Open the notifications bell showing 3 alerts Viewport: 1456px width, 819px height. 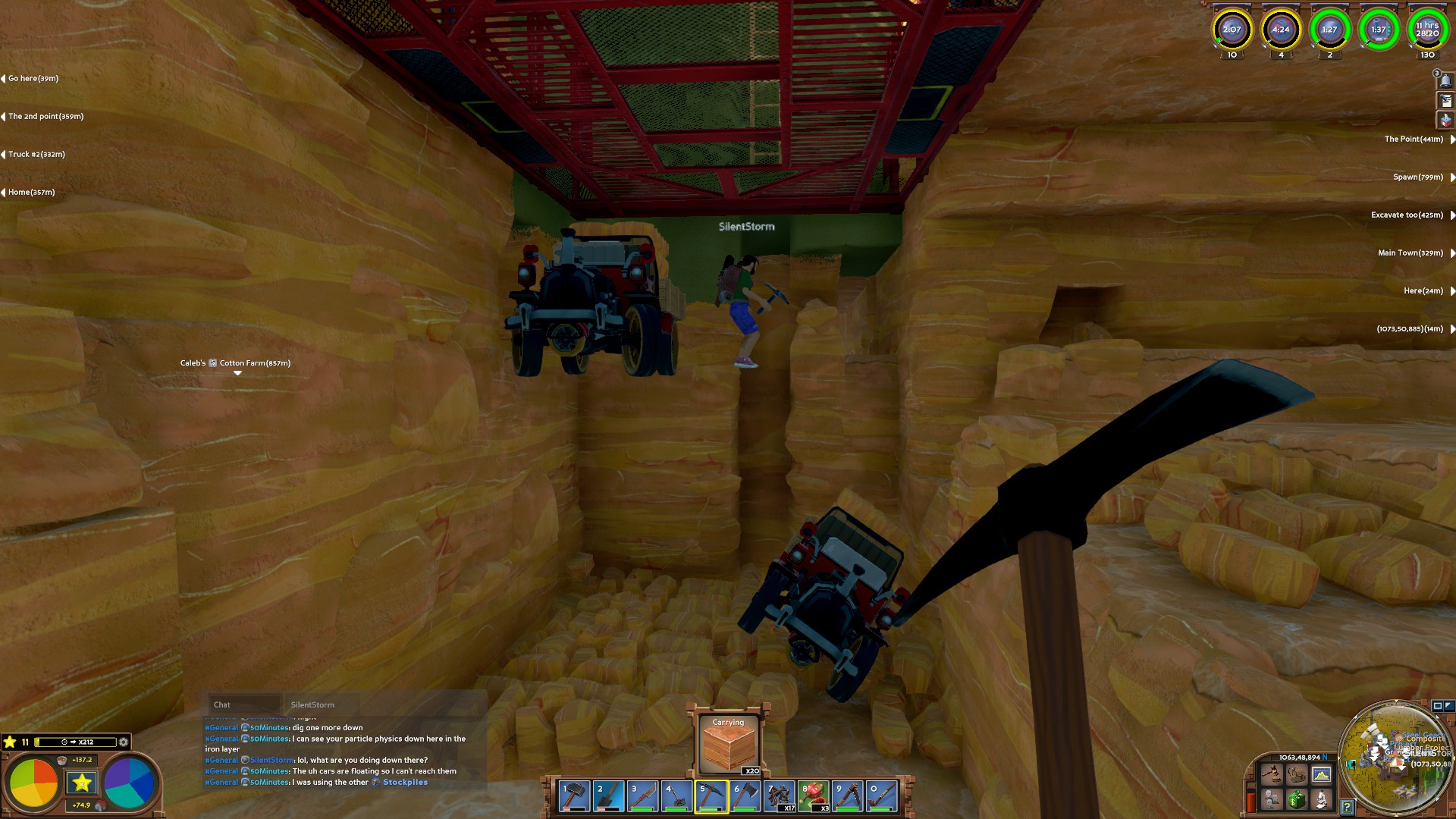coord(1445,80)
